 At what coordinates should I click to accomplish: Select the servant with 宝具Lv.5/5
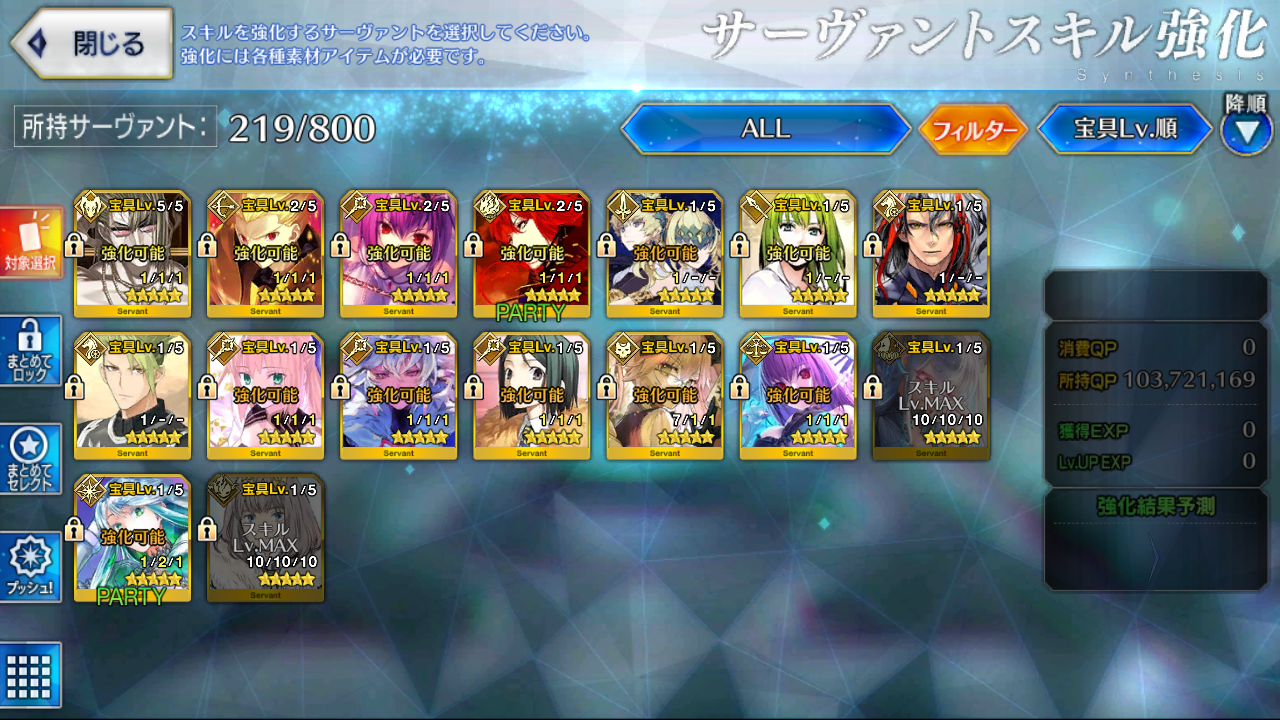(x=132, y=254)
